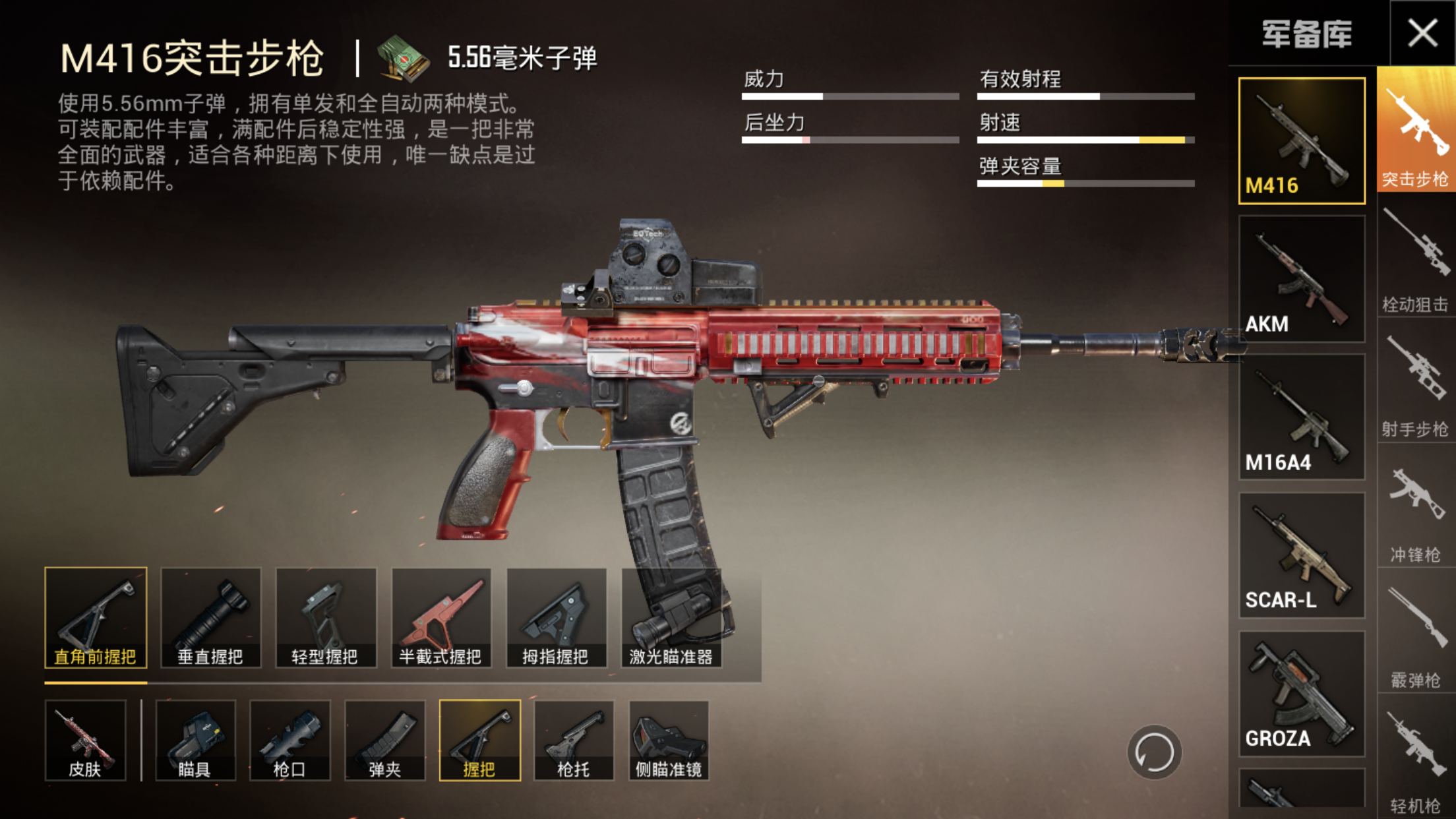1456x819 pixels.
Task: Equip the 轻型握把 grip
Action: click(326, 618)
